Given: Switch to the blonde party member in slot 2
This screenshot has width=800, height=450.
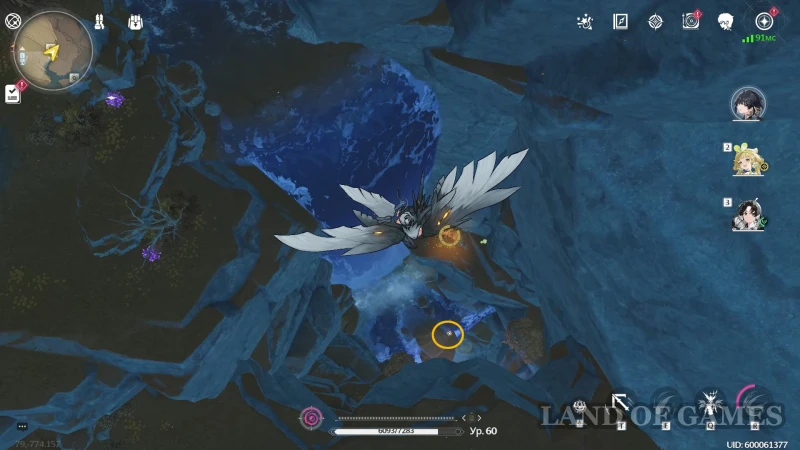Looking at the screenshot, I should pyautogui.click(x=747, y=159).
